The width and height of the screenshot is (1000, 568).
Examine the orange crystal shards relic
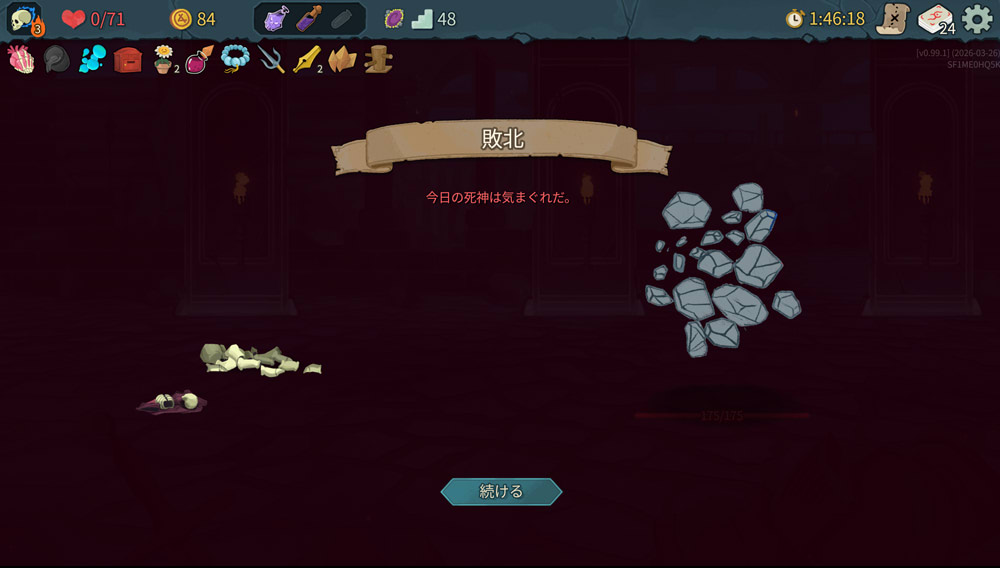click(x=342, y=60)
